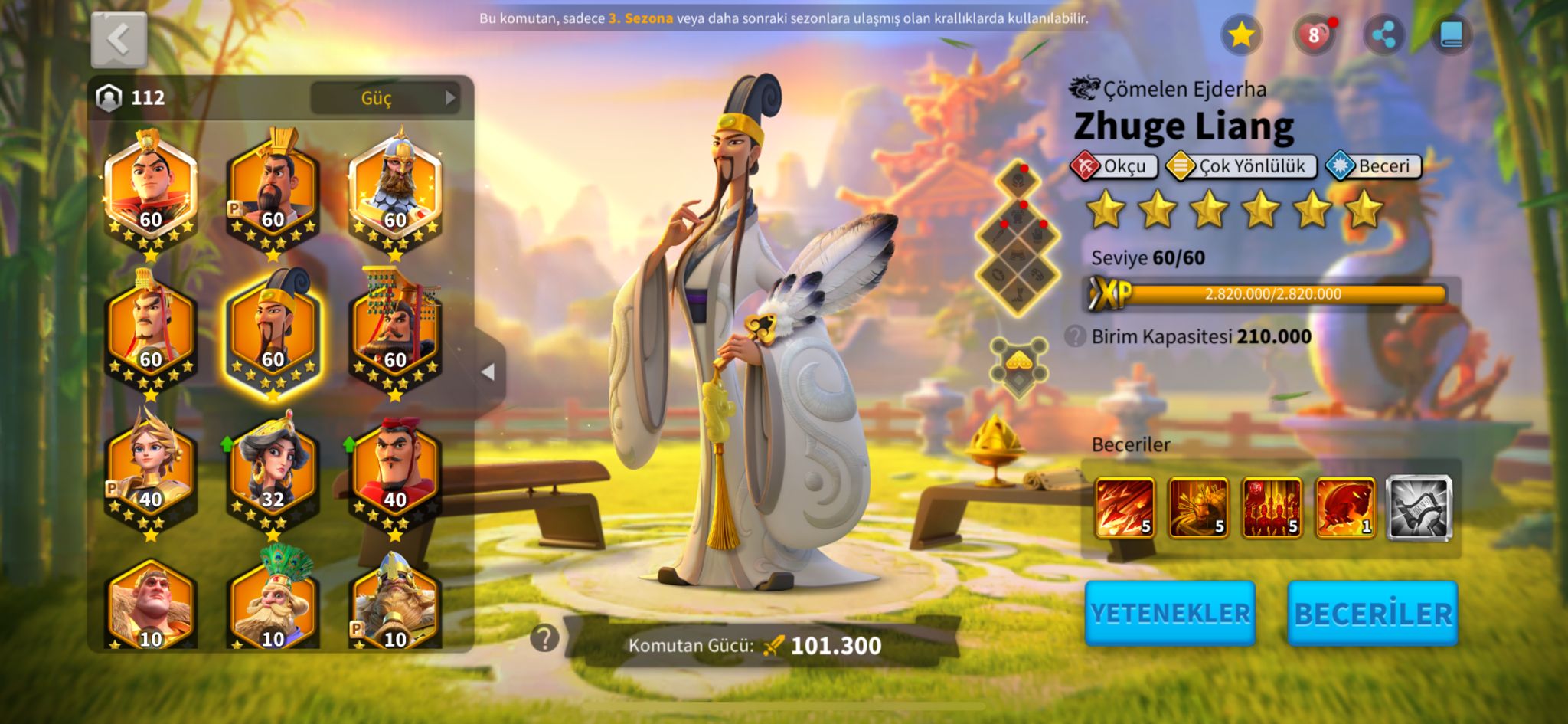This screenshot has height=724, width=1568.
Task: Choose the peacock-feathered level 10 commander
Action: click(x=273, y=601)
